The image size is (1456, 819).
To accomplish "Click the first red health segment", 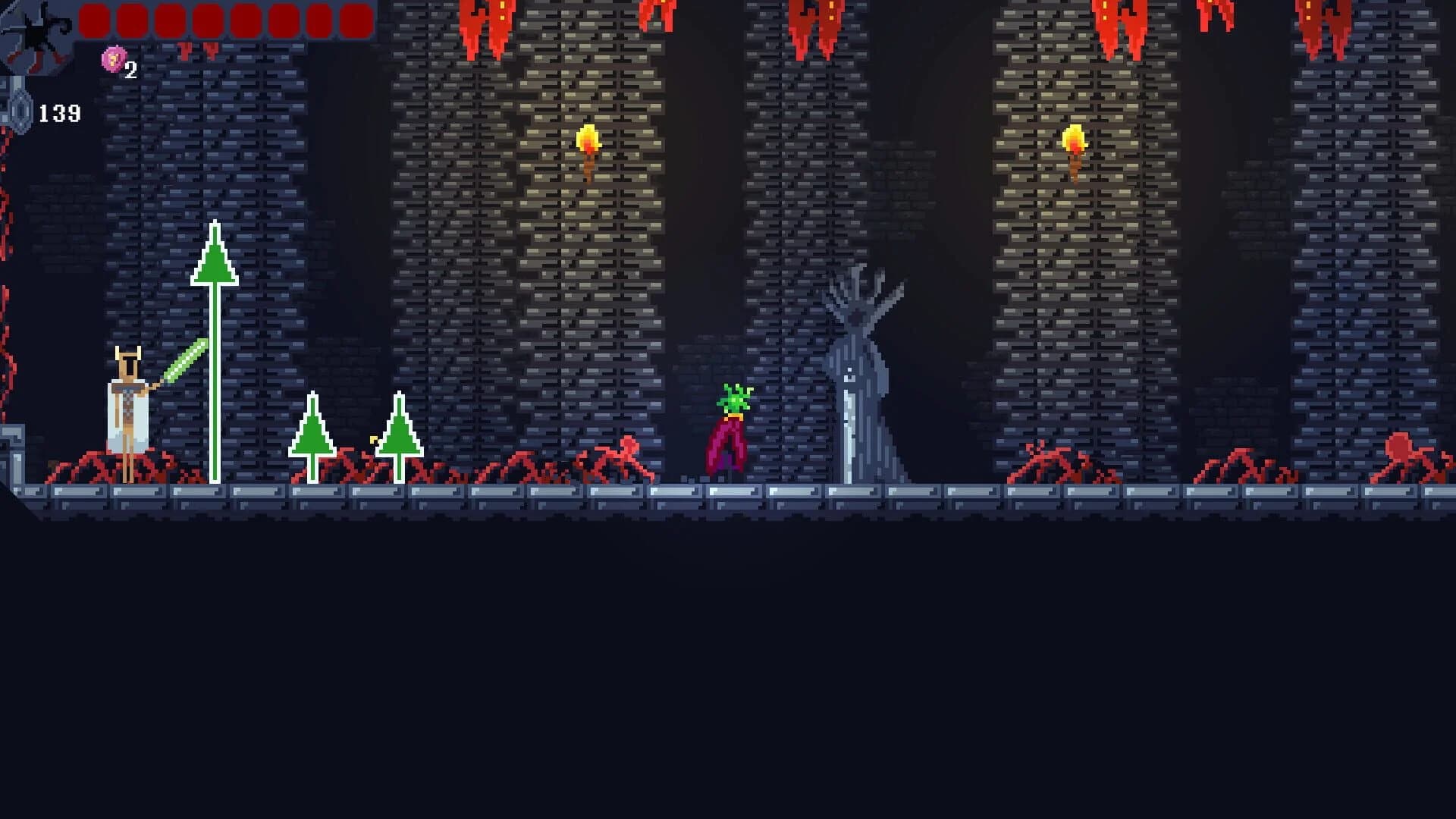I will tap(96, 20).
